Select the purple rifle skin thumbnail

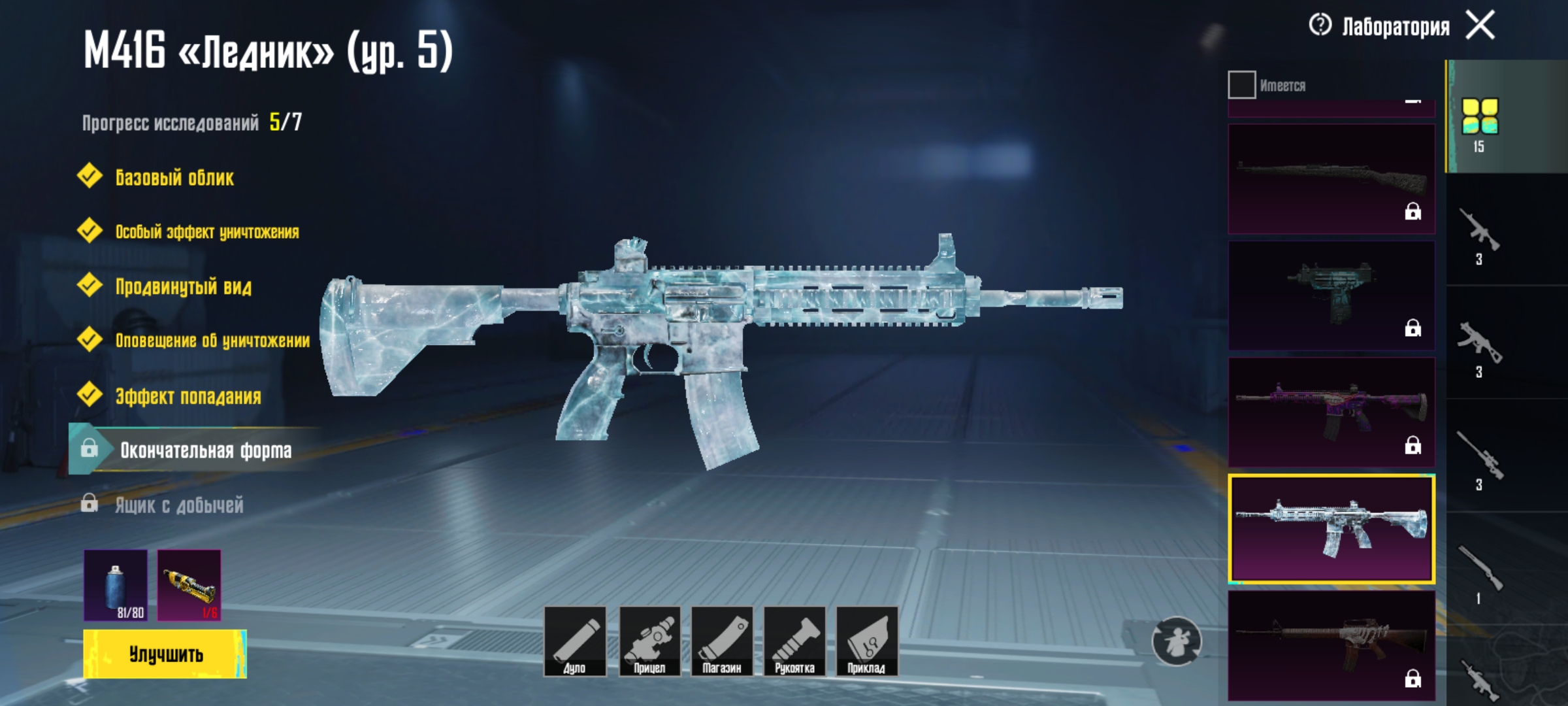click(x=1331, y=412)
